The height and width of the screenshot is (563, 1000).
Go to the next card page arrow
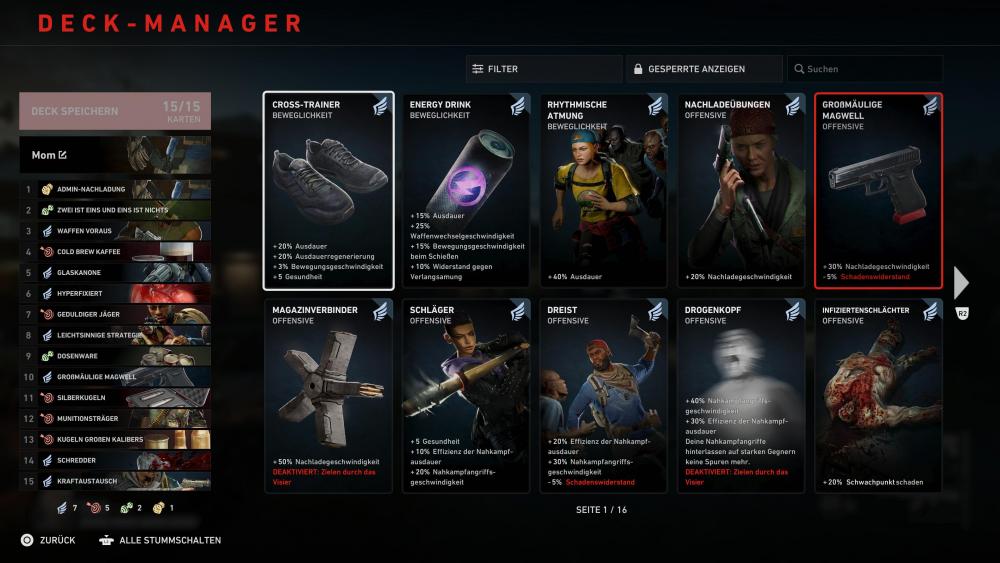click(x=961, y=283)
